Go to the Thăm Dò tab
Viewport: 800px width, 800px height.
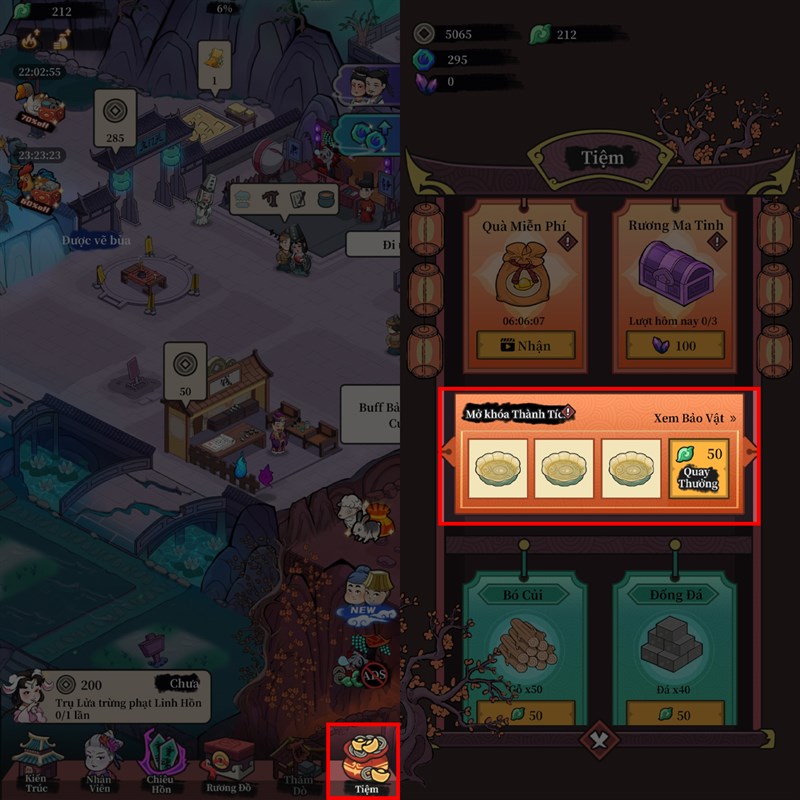pyautogui.click(x=297, y=765)
